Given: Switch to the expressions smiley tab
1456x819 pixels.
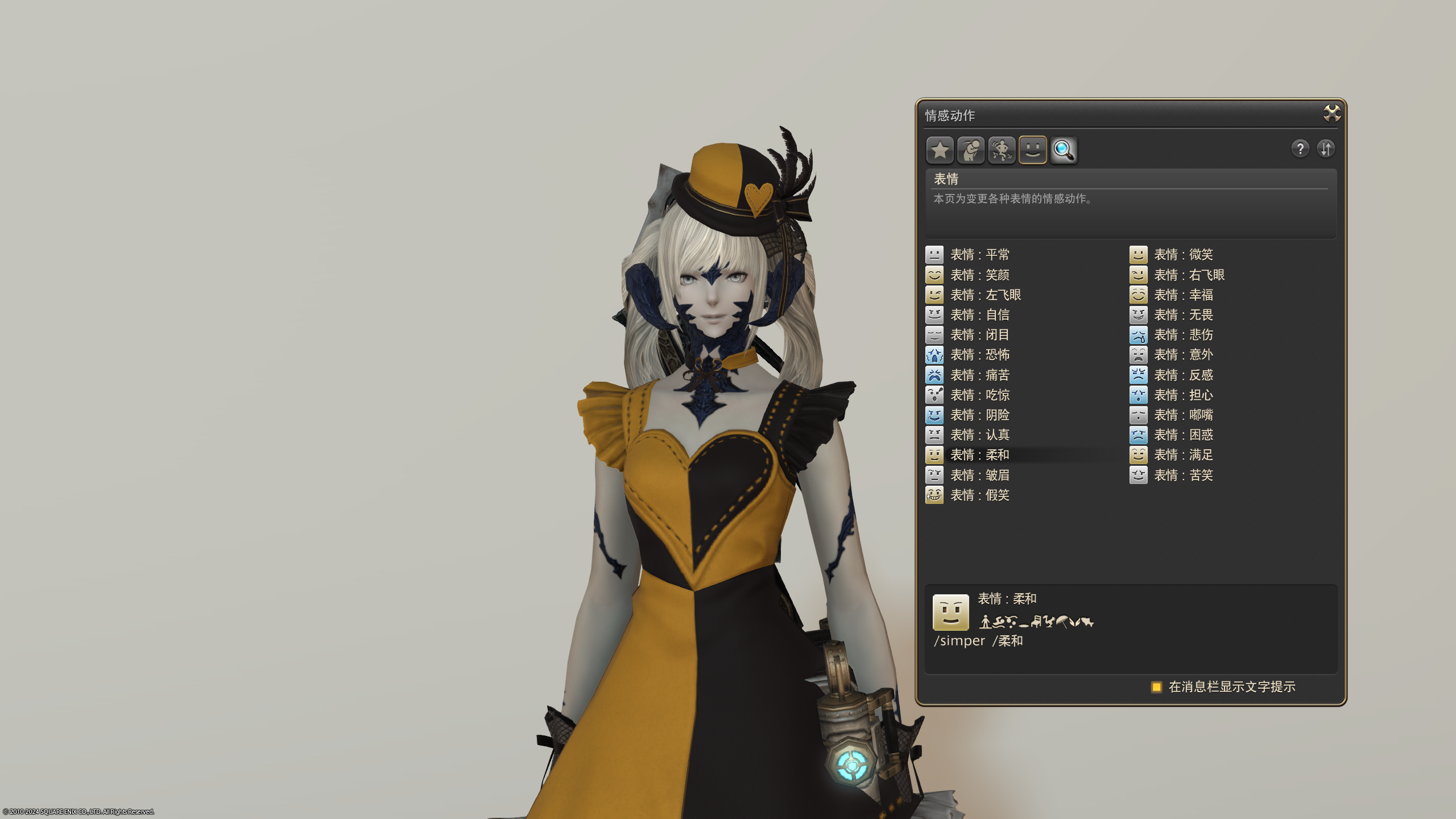Looking at the screenshot, I should click(x=1032, y=150).
